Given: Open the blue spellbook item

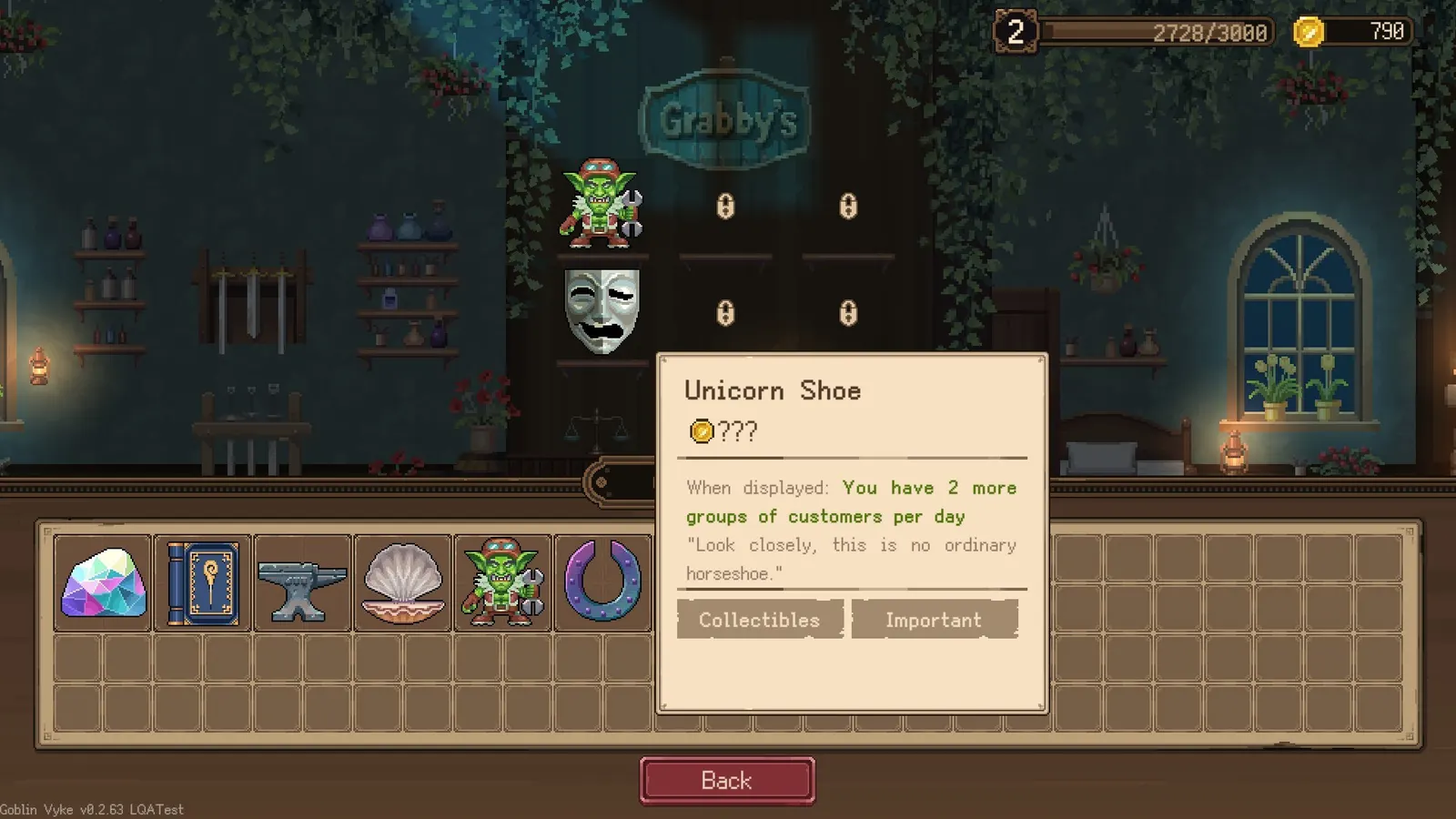Looking at the screenshot, I should click(202, 582).
